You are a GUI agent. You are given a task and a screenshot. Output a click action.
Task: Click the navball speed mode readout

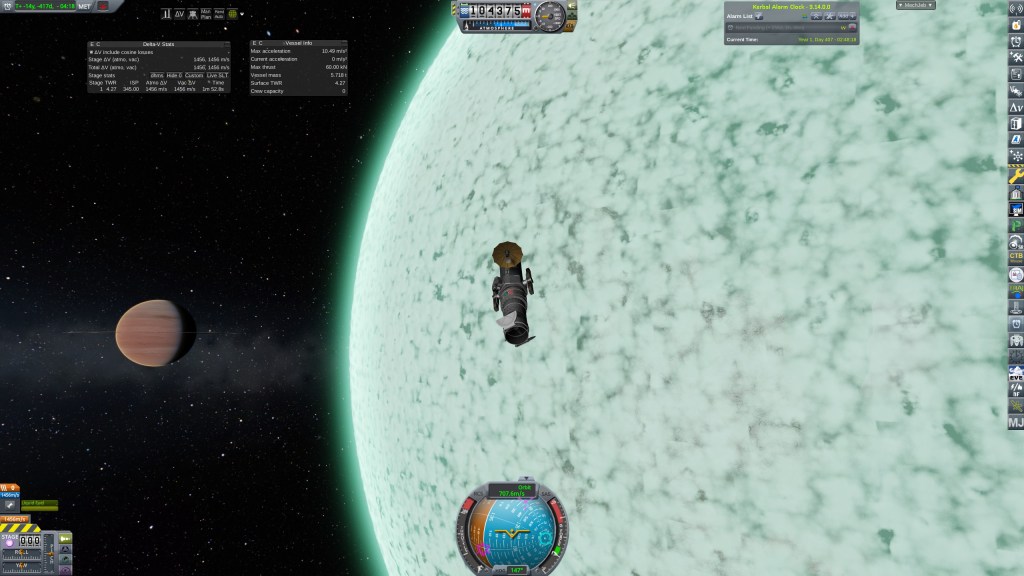tap(511, 490)
